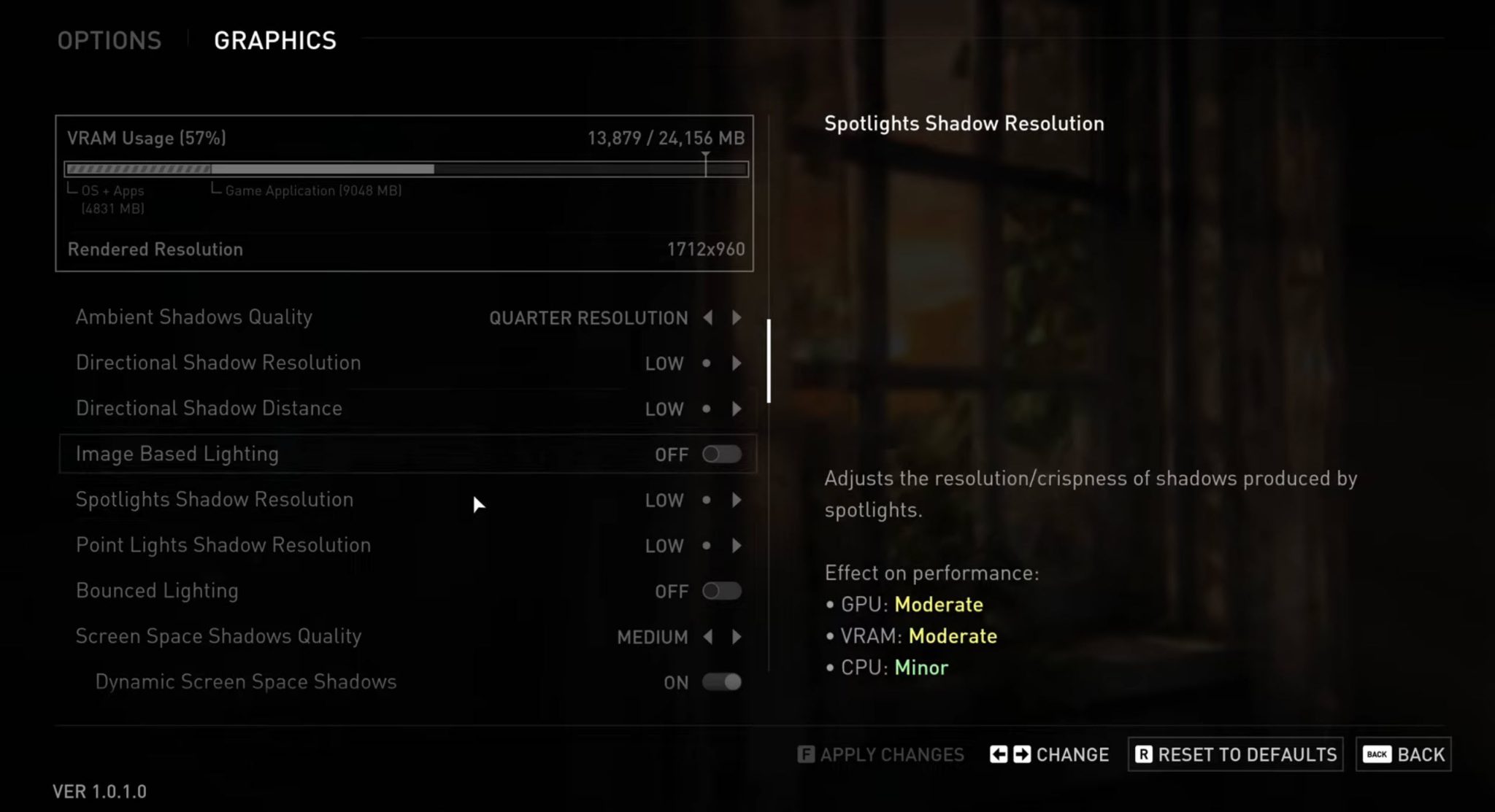Screen dimensions: 1495x812
Task: Click the Reset to Defaults button
Action: point(1236,754)
